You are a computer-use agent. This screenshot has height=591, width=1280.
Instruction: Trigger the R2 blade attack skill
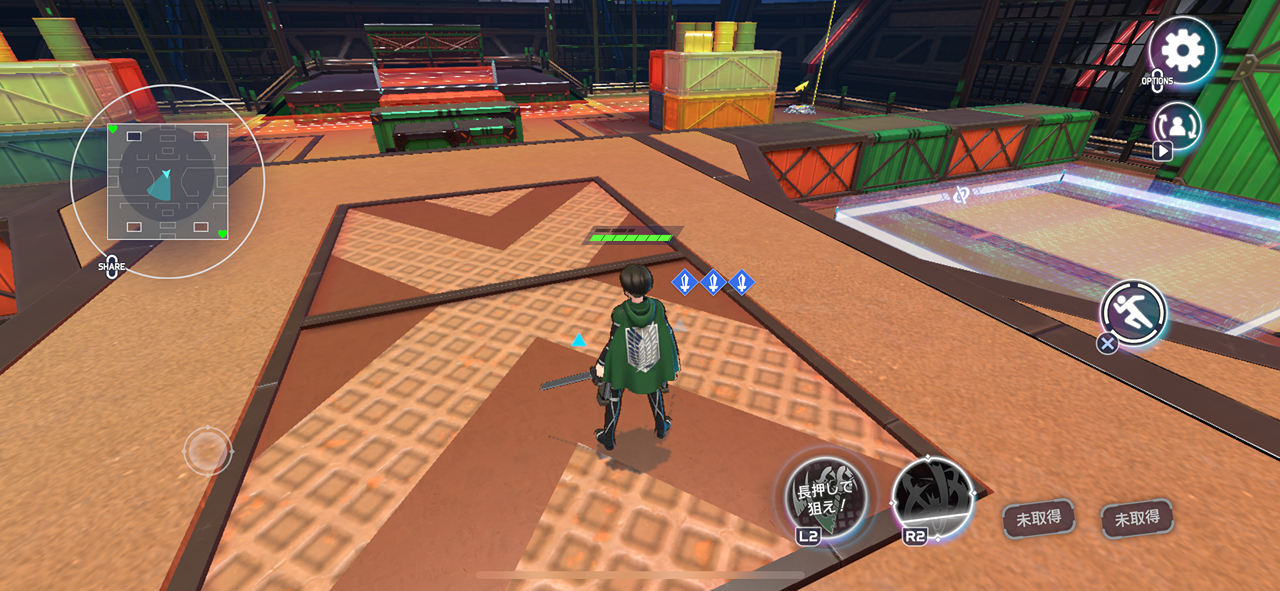[x=932, y=499]
